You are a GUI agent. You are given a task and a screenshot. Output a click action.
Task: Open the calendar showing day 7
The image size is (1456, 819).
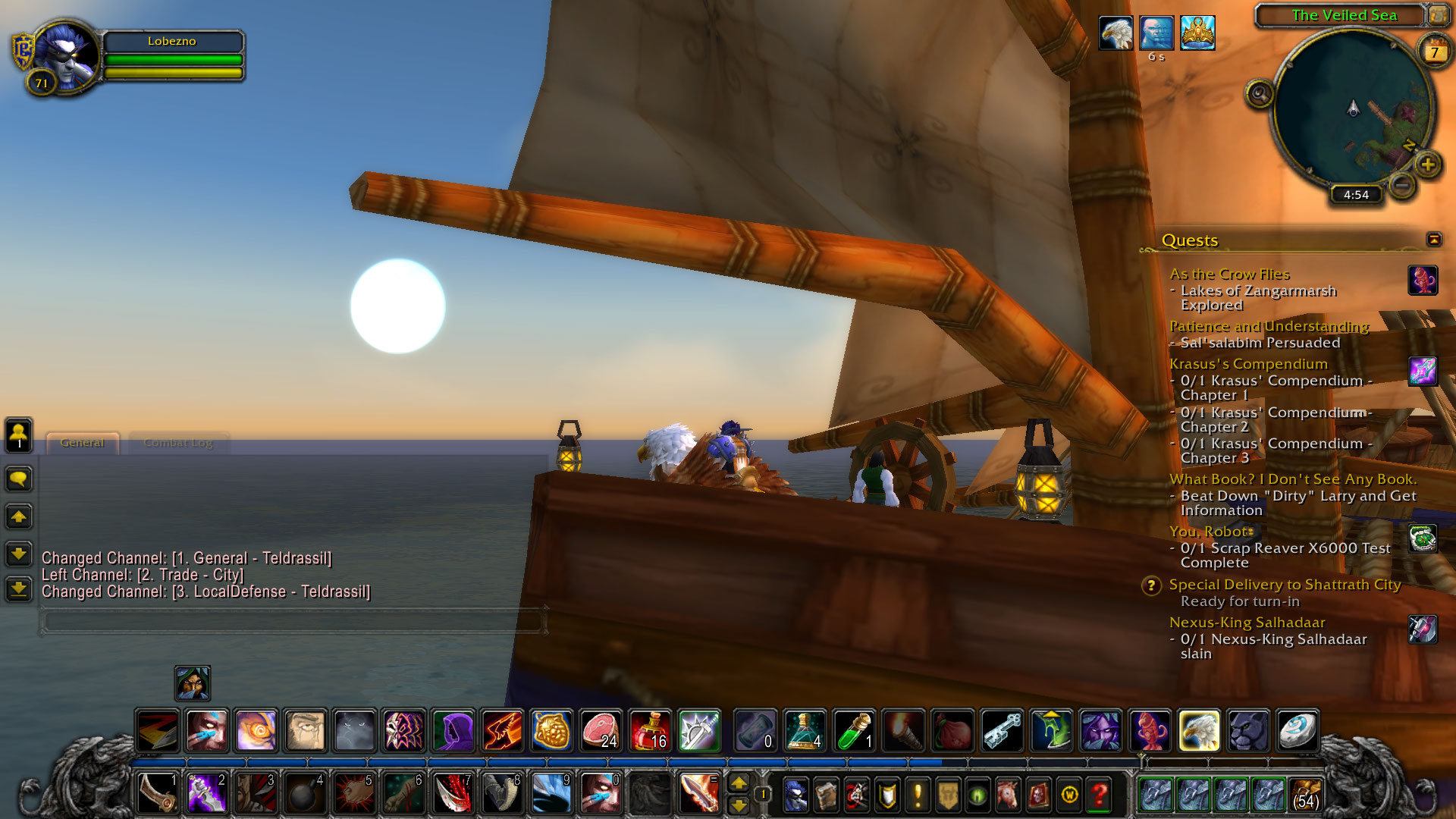(1434, 52)
